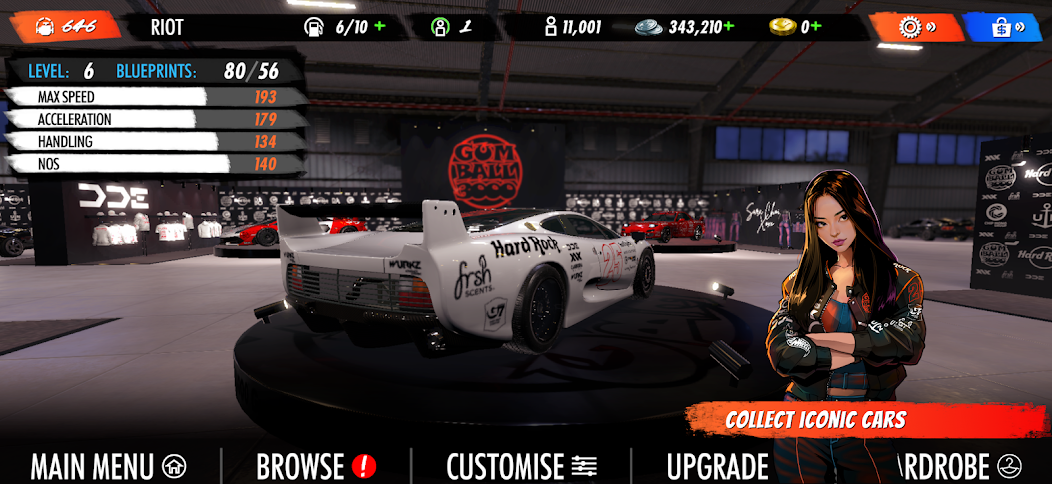Add gold coins with the plus

(816, 27)
